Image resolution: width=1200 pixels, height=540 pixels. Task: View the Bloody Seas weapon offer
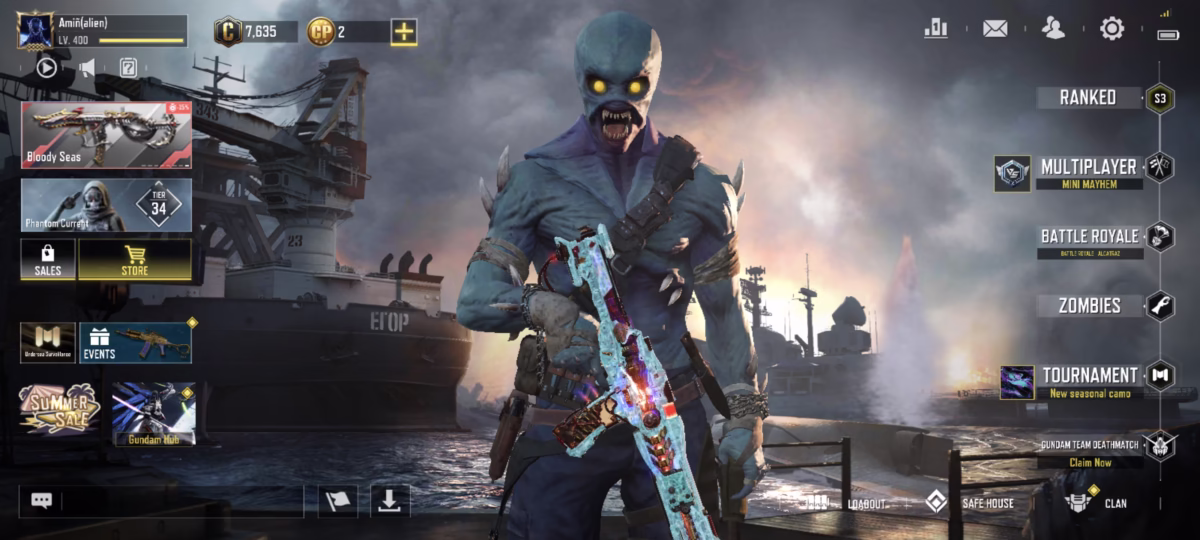click(x=106, y=135)
